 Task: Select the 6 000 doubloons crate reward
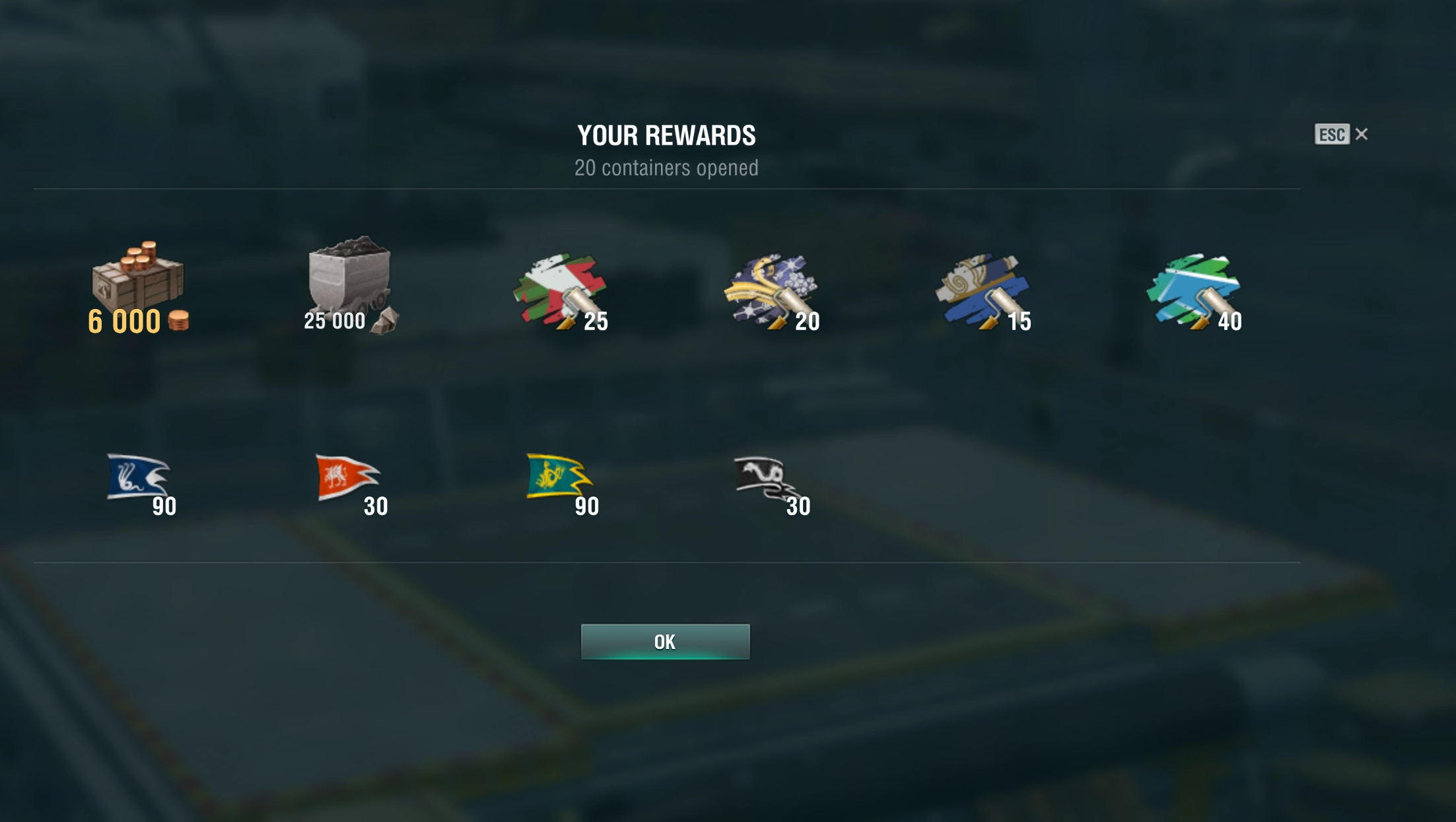[138, 283]
